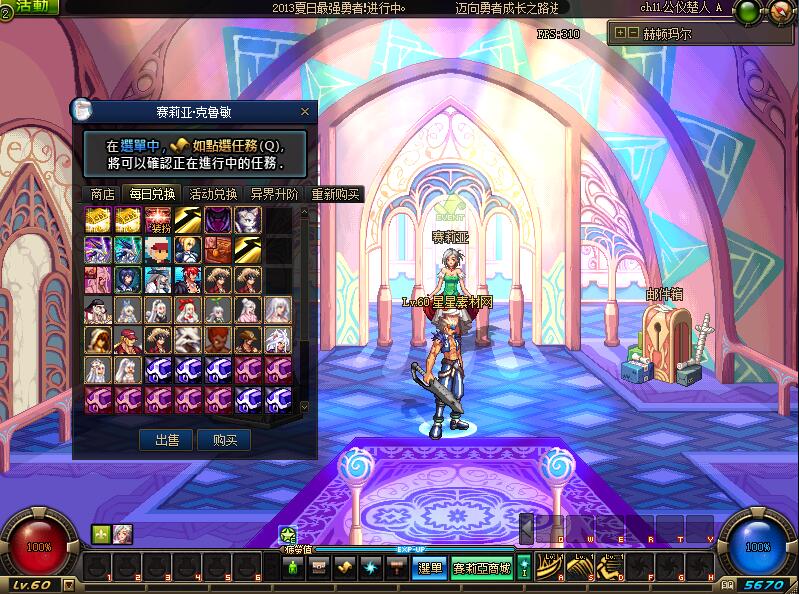This screenshot has height=594, width=799.
Task: Select the 装扮 costume item in the shop
Action: pos(157,221)
